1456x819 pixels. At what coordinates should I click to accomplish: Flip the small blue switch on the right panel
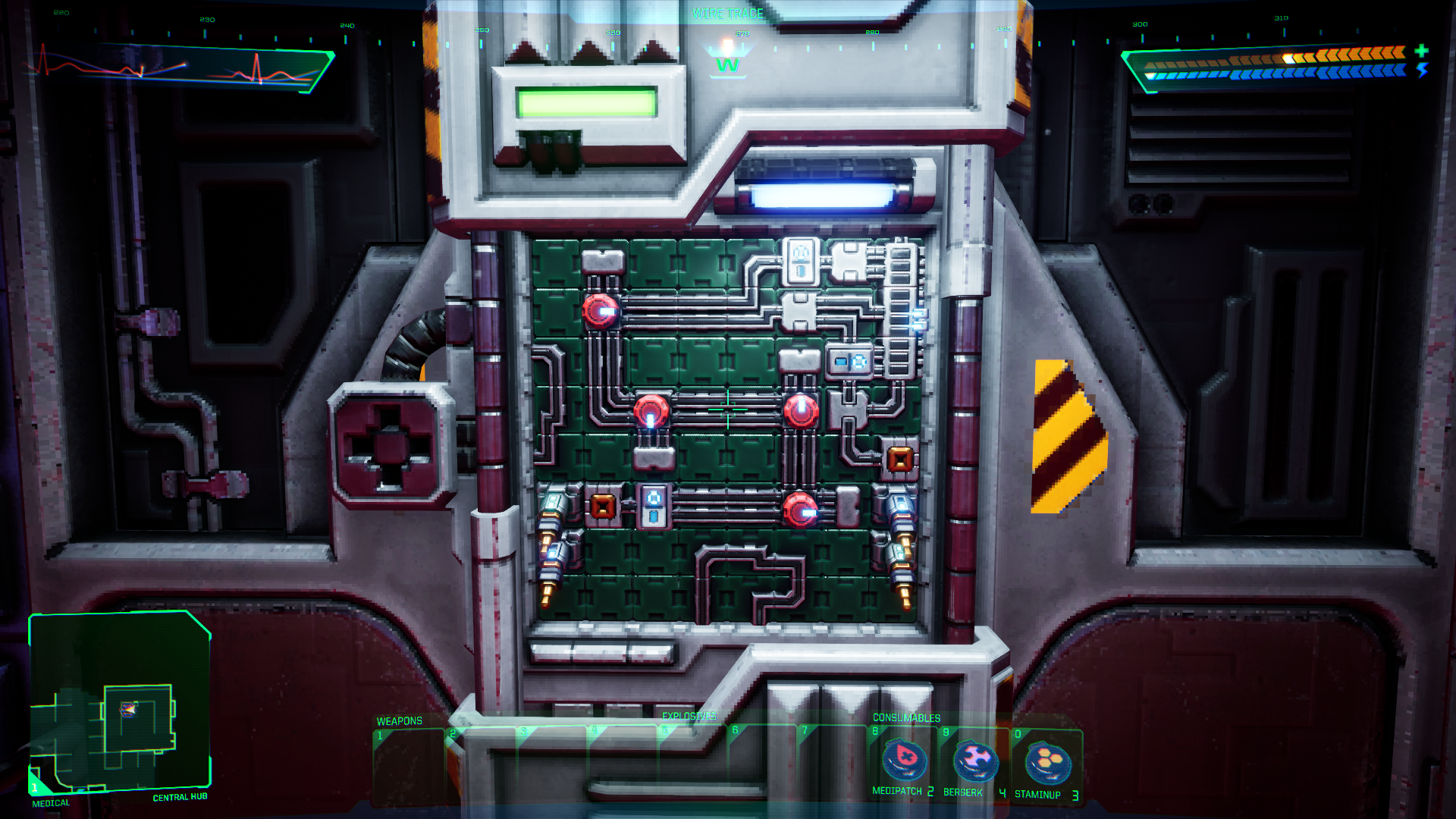click(x=850, y=362)
